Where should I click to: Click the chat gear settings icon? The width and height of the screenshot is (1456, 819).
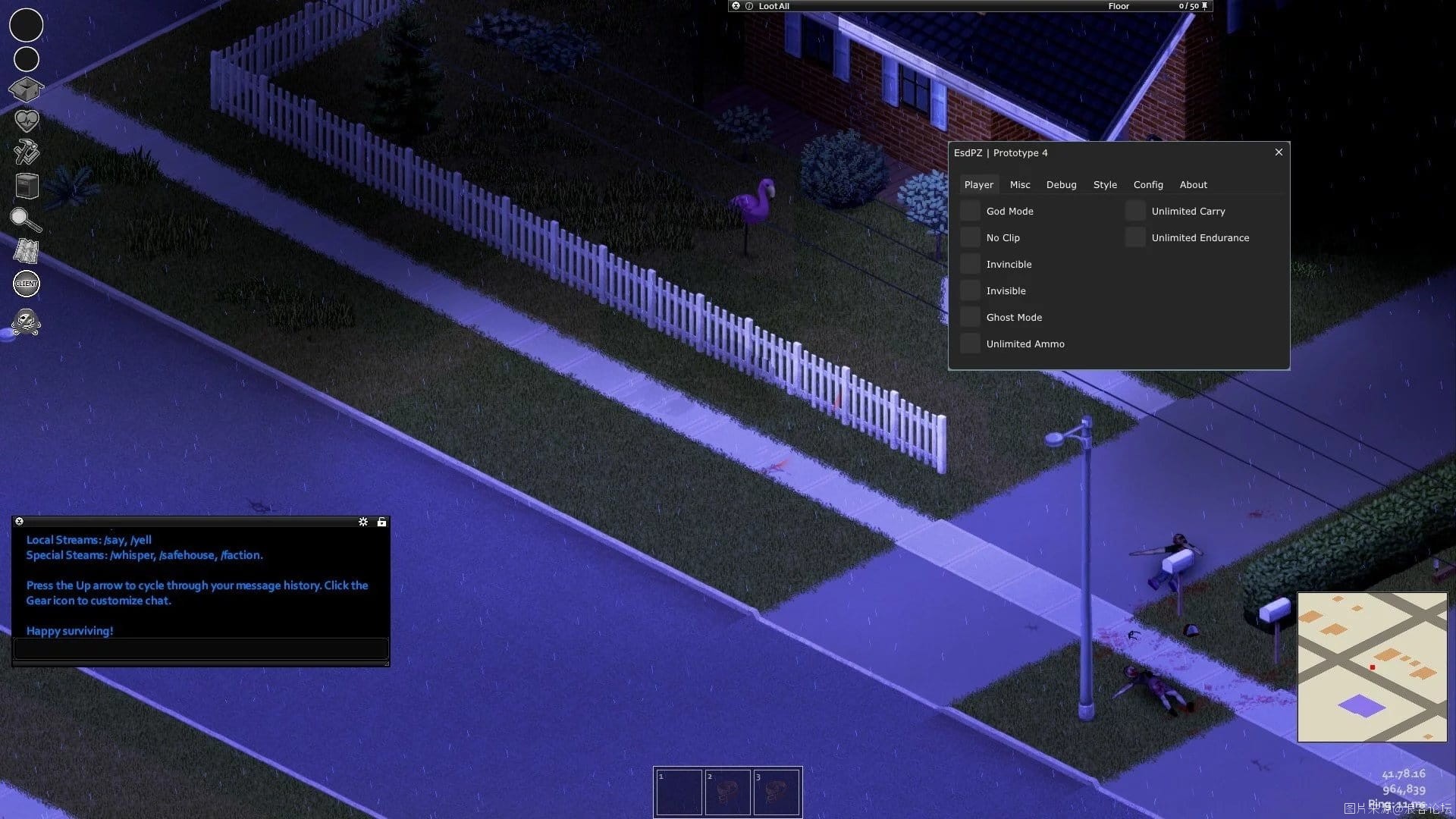[363, 522]
